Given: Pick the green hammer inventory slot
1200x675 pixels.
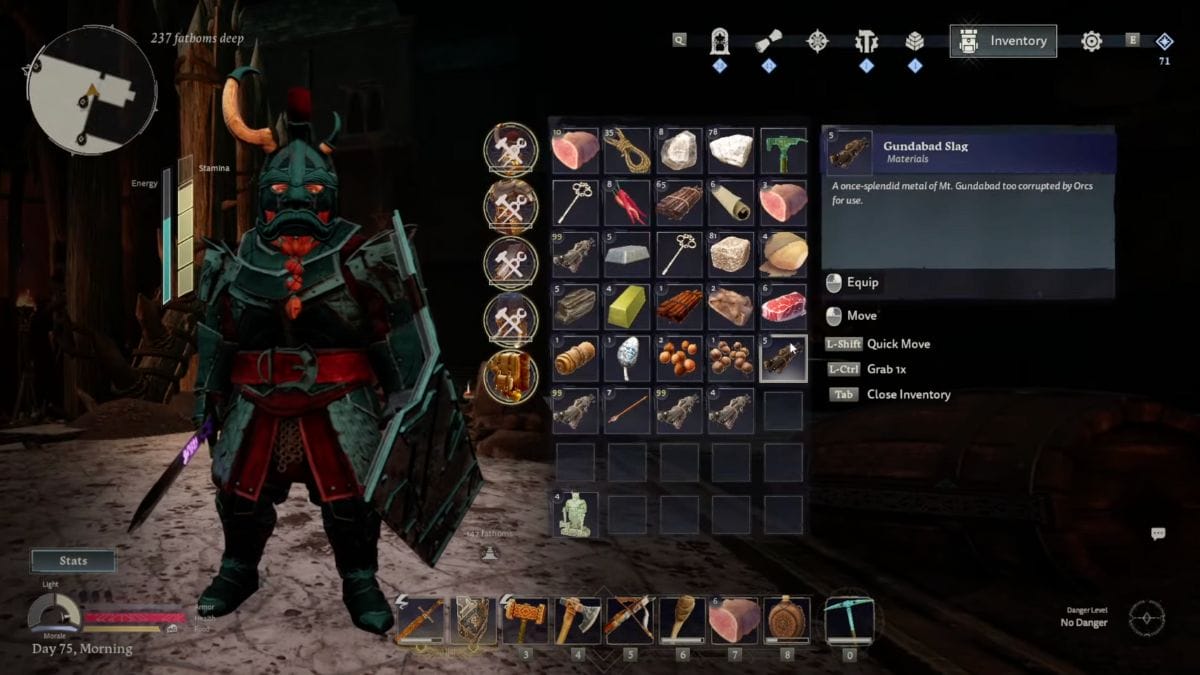Looking at the screenshot, I should point(783,150).
